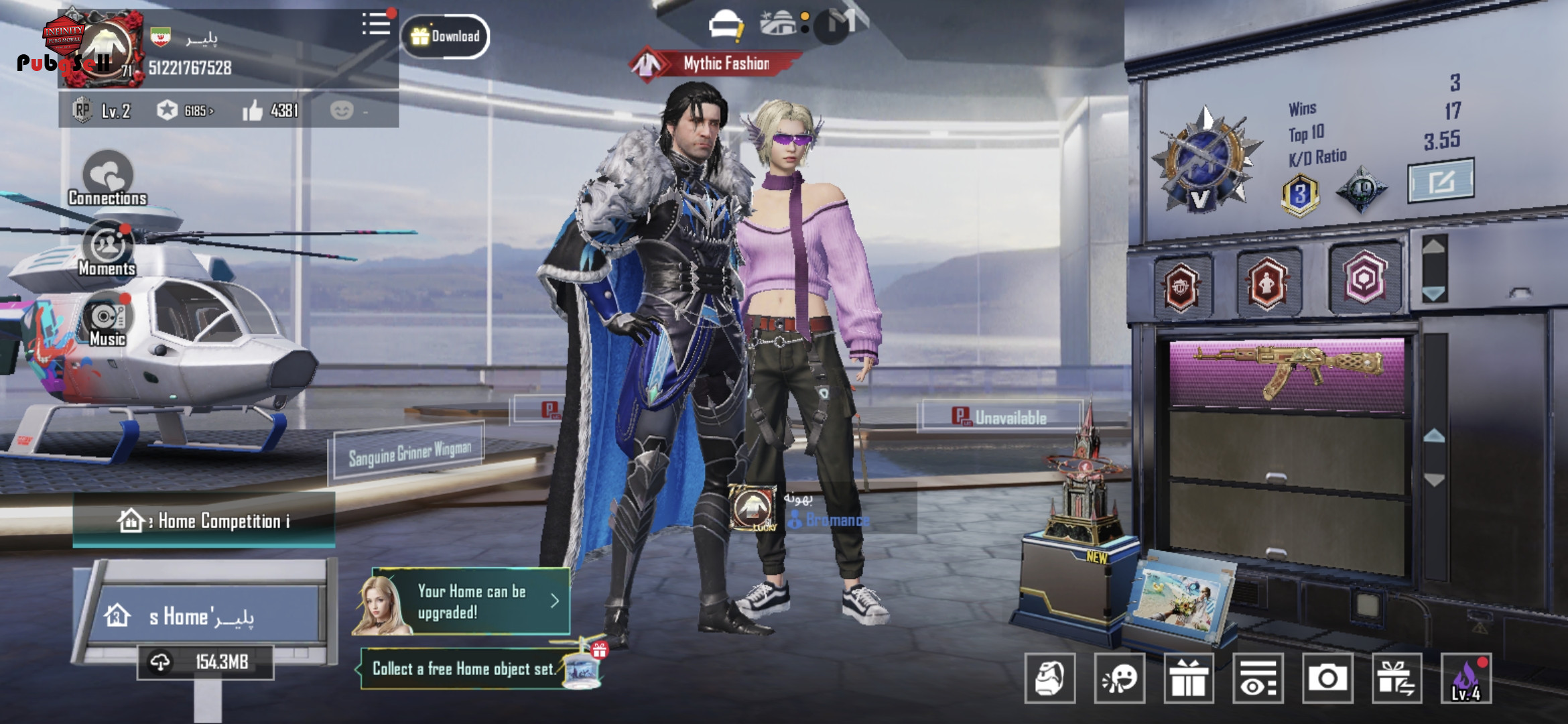Claim the Download gift reward

446,36
